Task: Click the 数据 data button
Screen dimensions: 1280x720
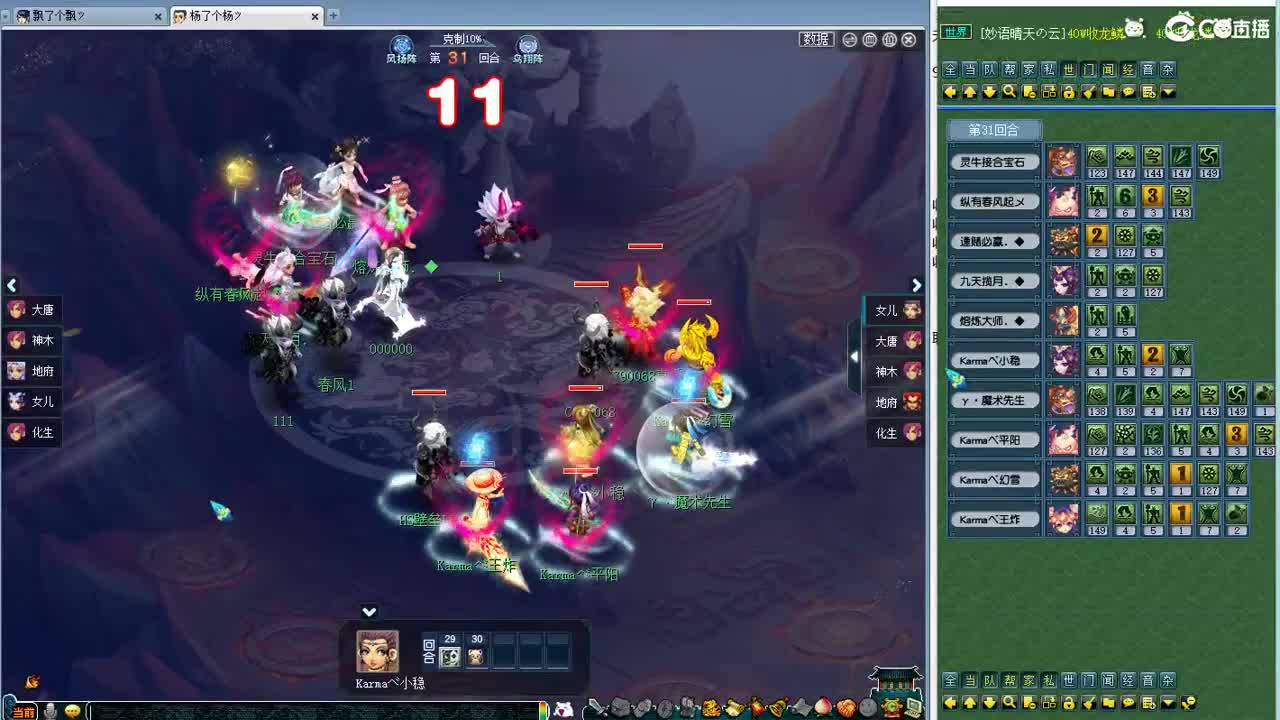Action: [815, 38]
